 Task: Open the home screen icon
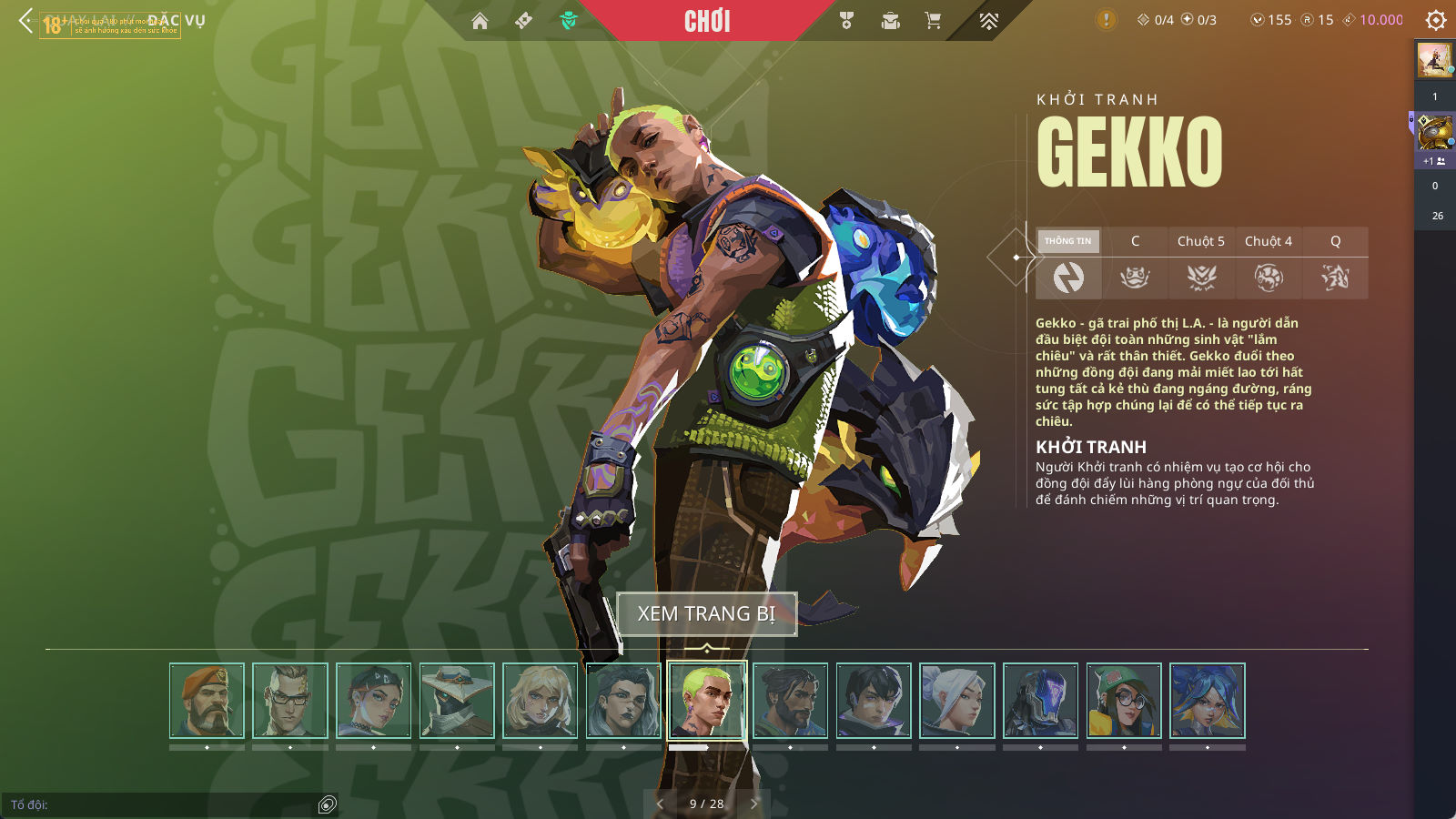[480, 21]
